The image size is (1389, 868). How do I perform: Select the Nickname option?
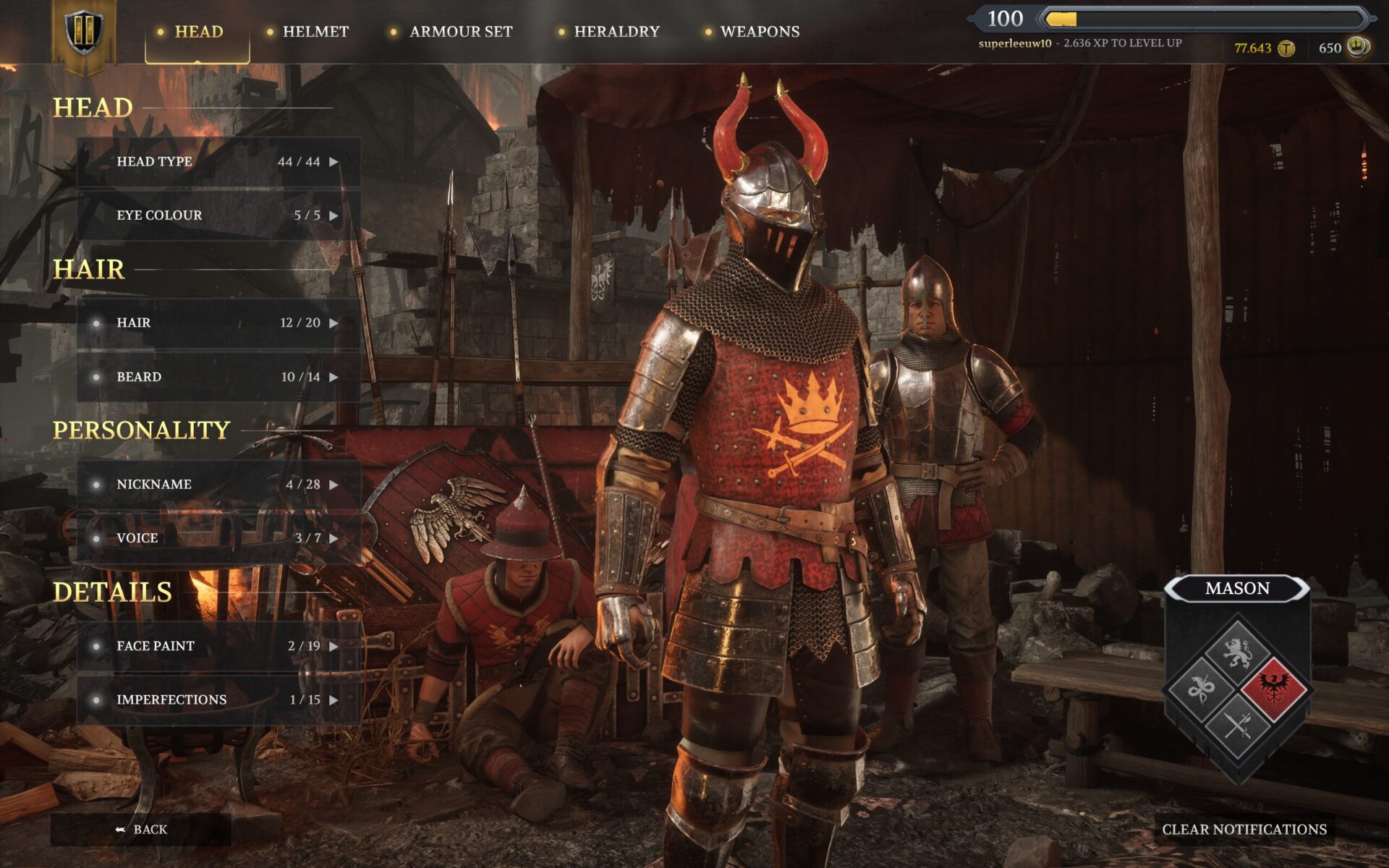pyautogui.click(x=218, y=485)
